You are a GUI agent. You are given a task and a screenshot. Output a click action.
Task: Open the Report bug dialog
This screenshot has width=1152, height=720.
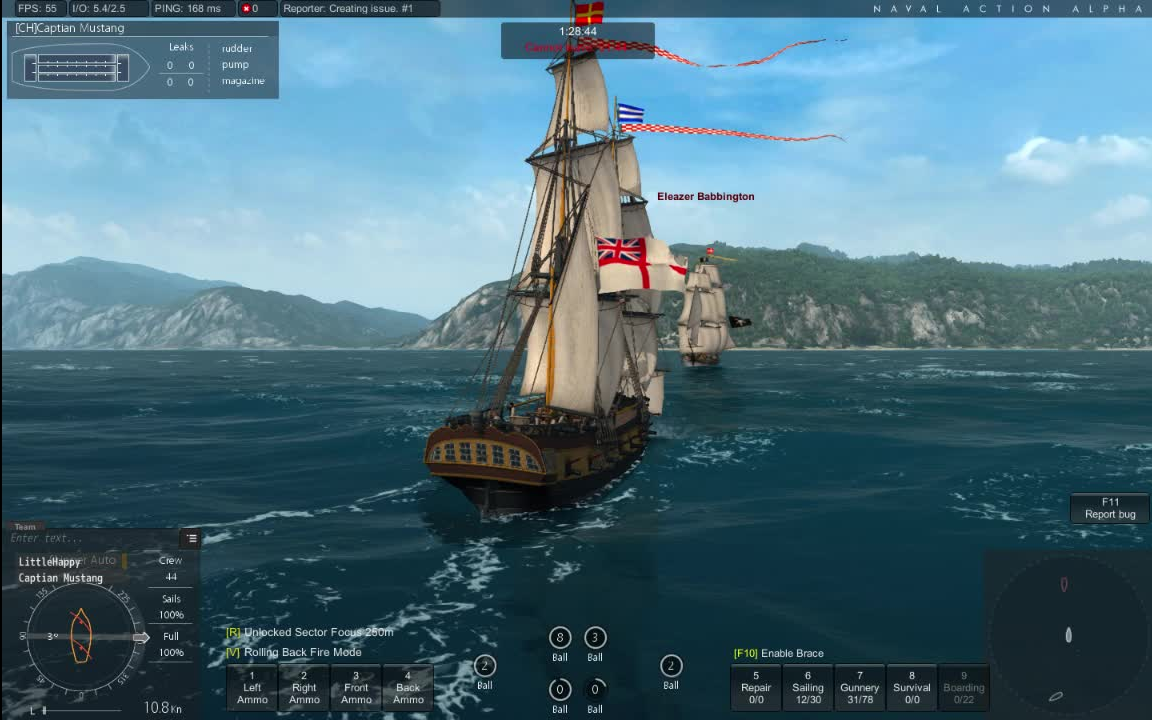click(1110, 508)
